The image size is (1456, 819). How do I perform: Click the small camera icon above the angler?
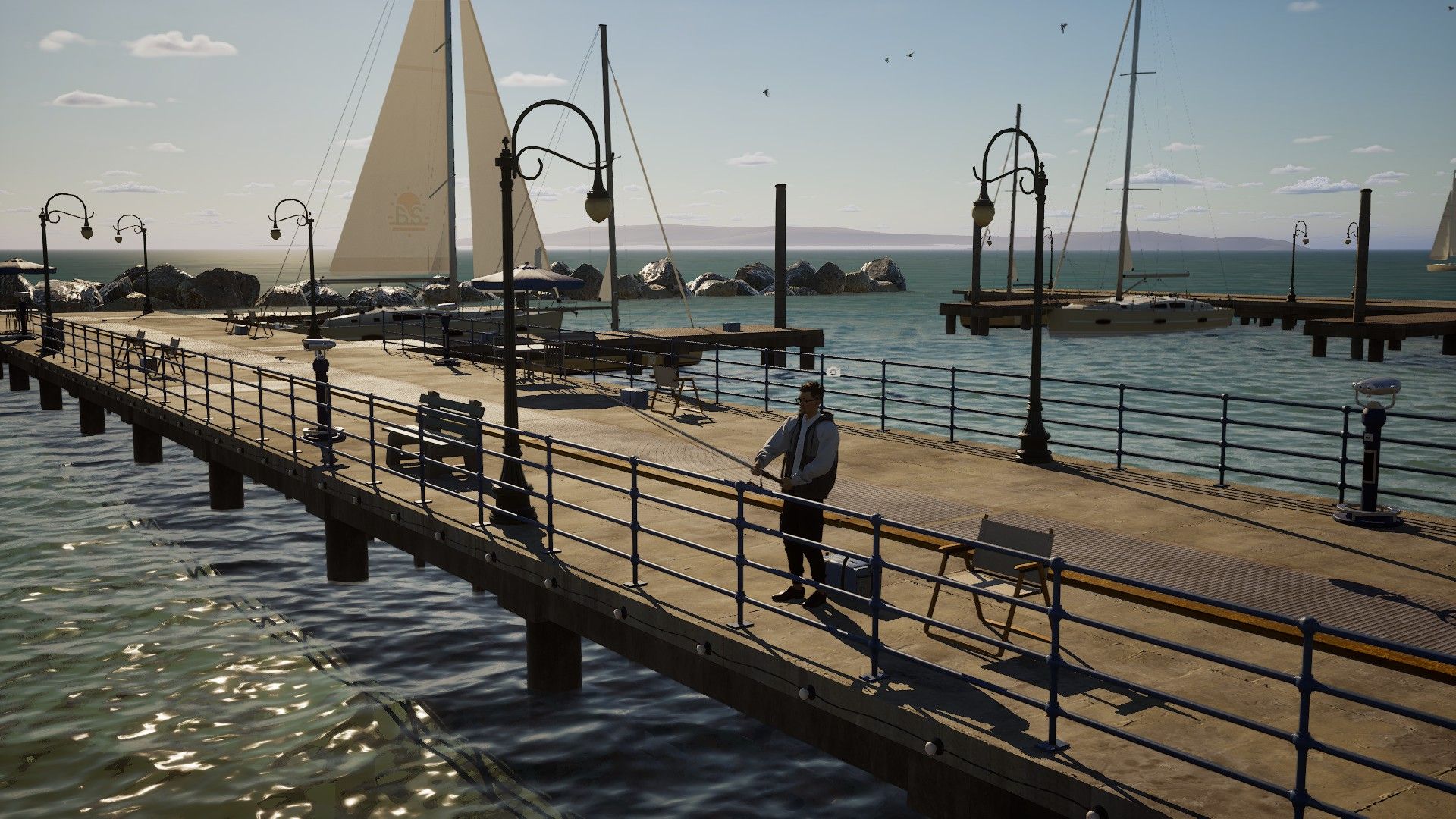click(x=834, y=371)
